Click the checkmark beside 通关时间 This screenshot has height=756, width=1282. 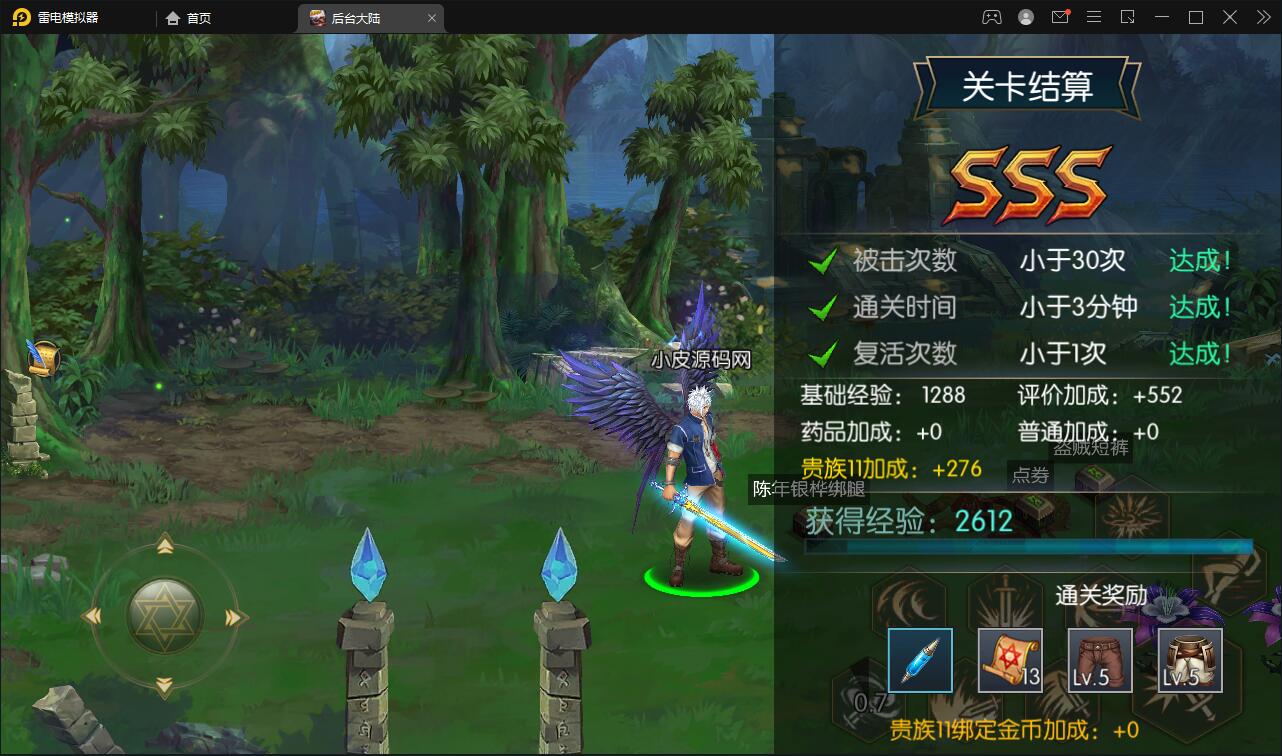(823, 306)
